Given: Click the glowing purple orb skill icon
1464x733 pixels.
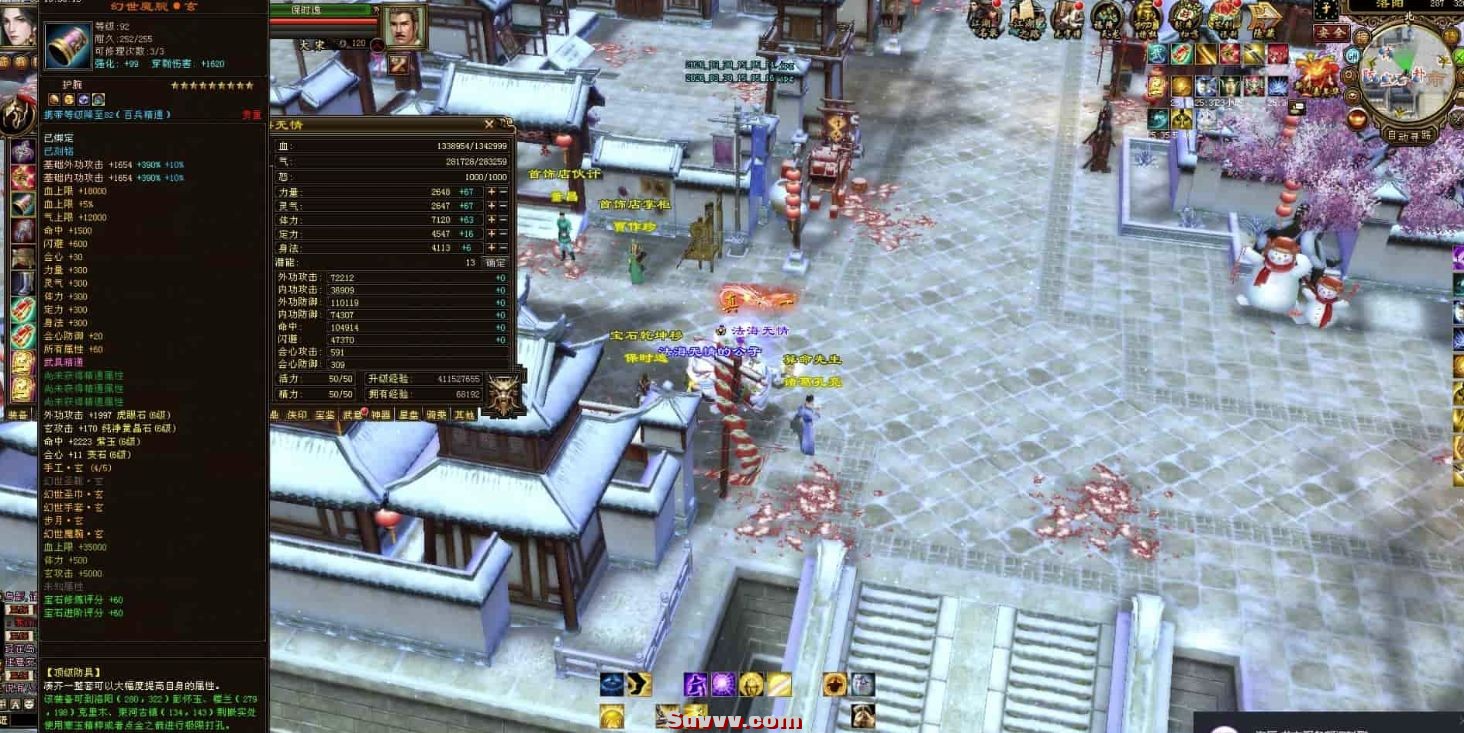Looking at the screenshot, I should coord(723,684).
